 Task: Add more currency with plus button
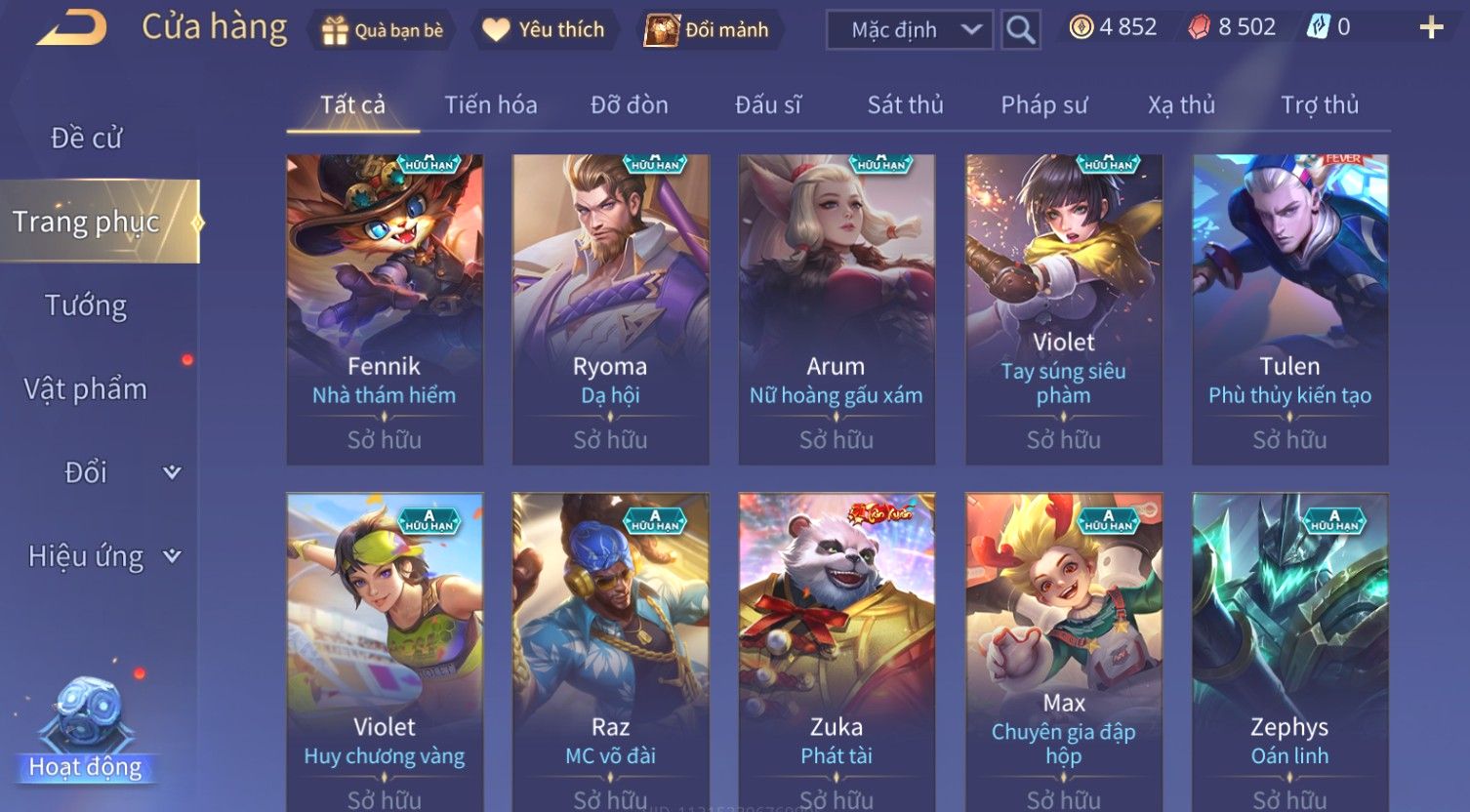(1431, 28)
